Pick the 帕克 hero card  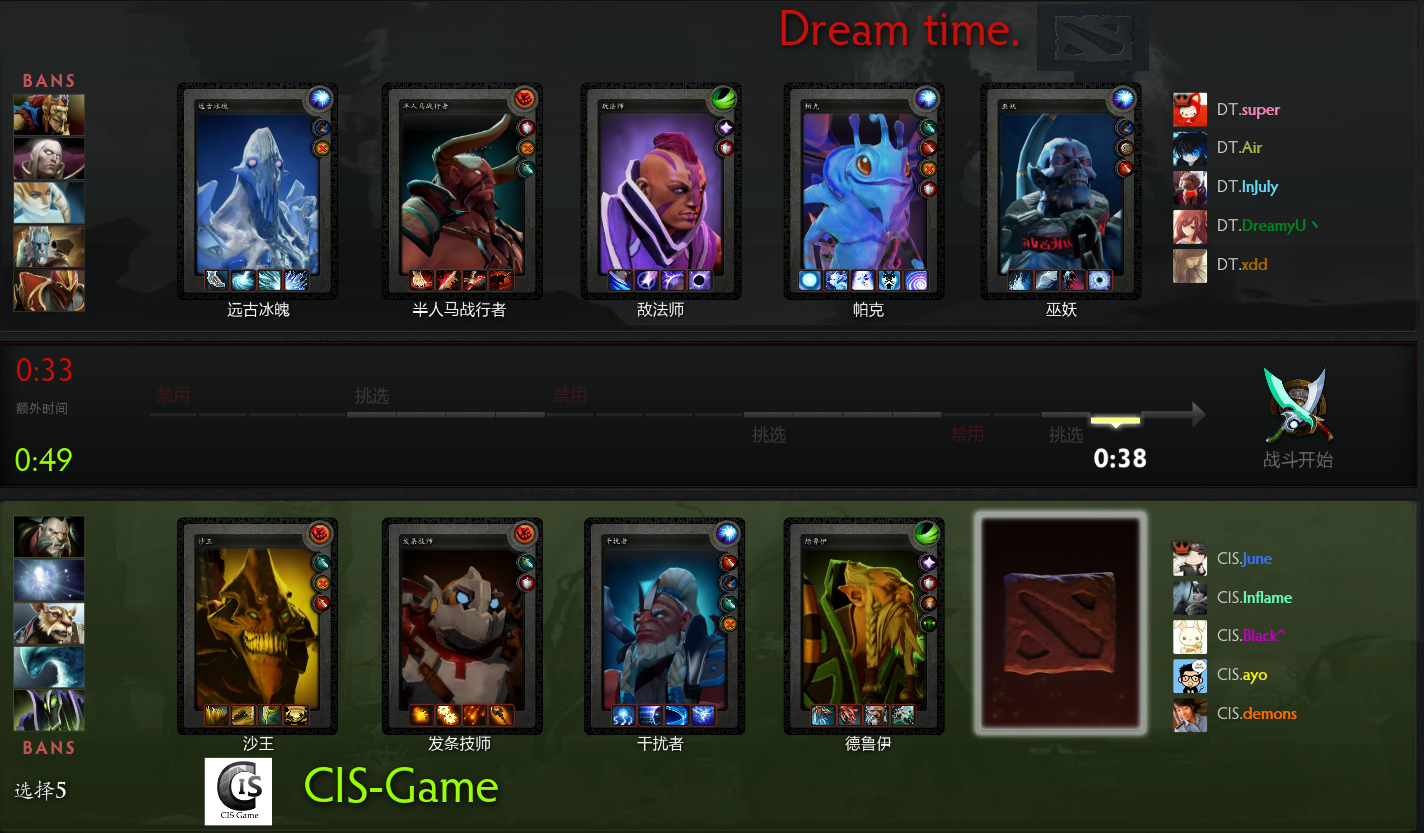tap(862, 192)
